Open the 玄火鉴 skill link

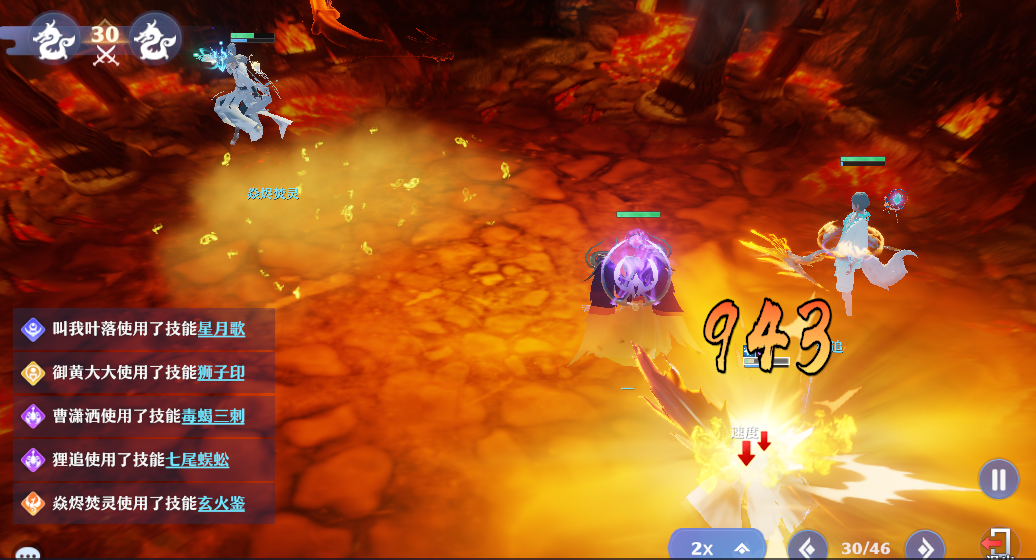(221, 503)
